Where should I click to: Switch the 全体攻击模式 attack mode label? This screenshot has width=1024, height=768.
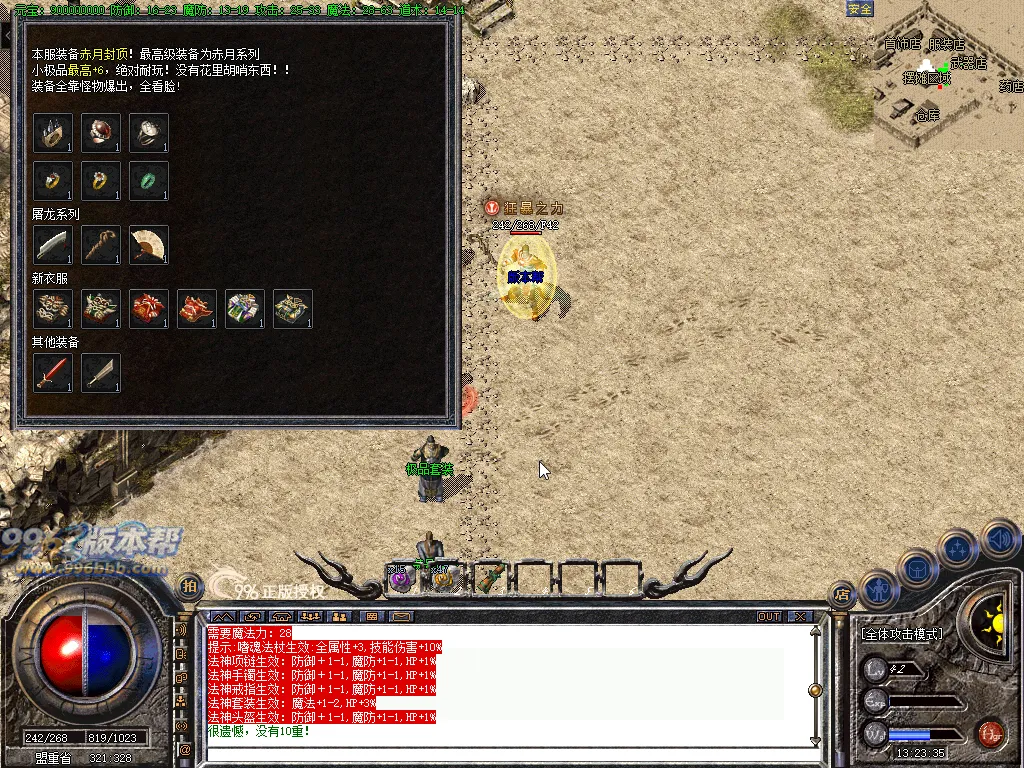click(902, 634)
